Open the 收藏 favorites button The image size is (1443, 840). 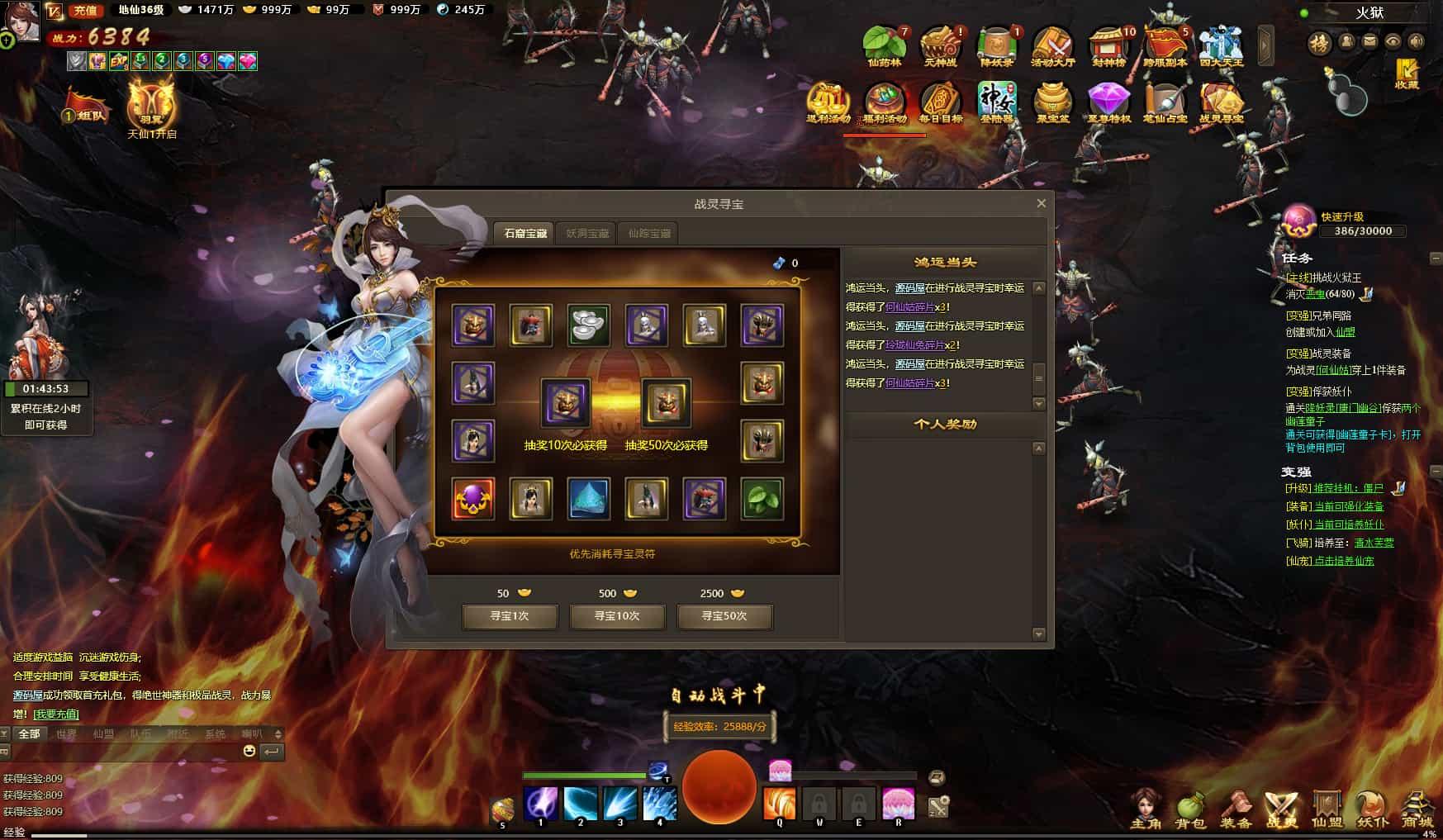[x=1406, y=74]
